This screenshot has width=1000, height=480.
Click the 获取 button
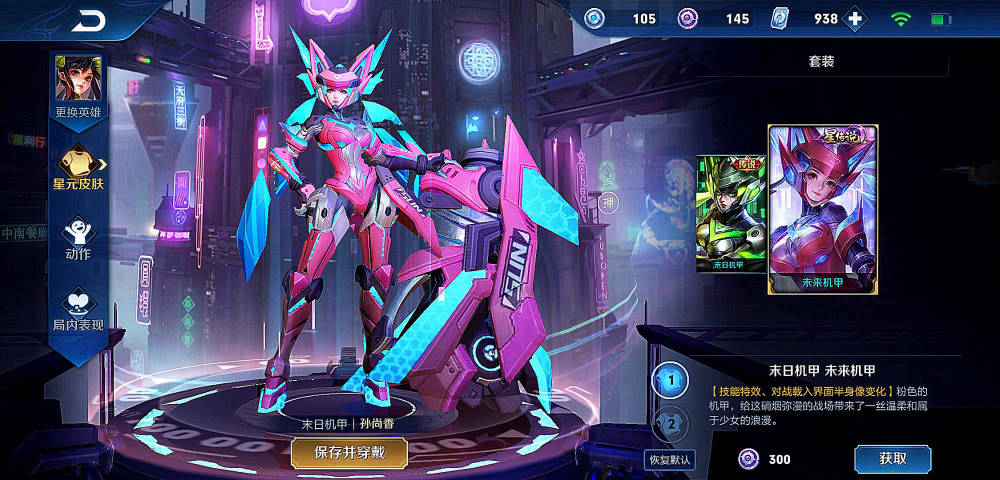coord(892,459)
